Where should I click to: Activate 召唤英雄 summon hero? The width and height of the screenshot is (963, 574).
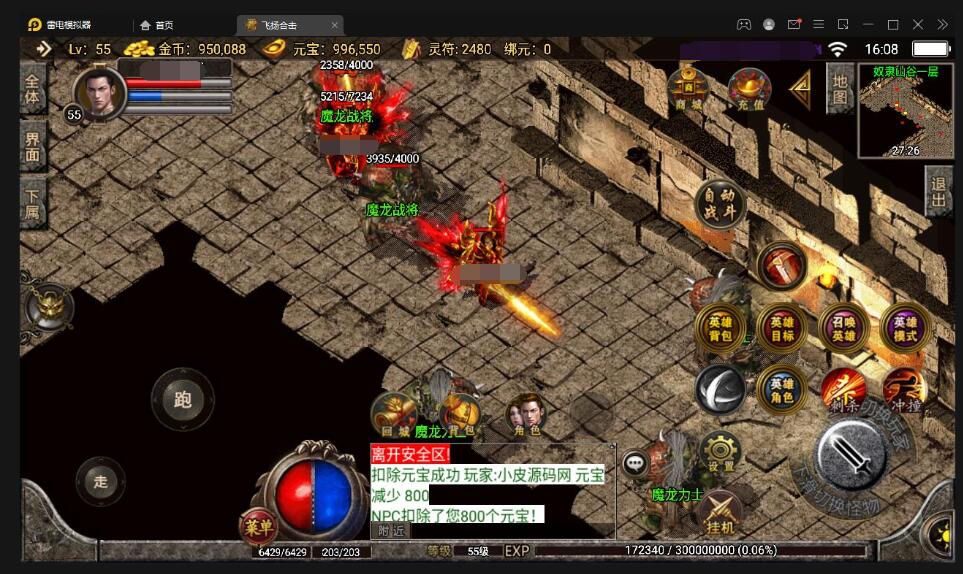843,328
